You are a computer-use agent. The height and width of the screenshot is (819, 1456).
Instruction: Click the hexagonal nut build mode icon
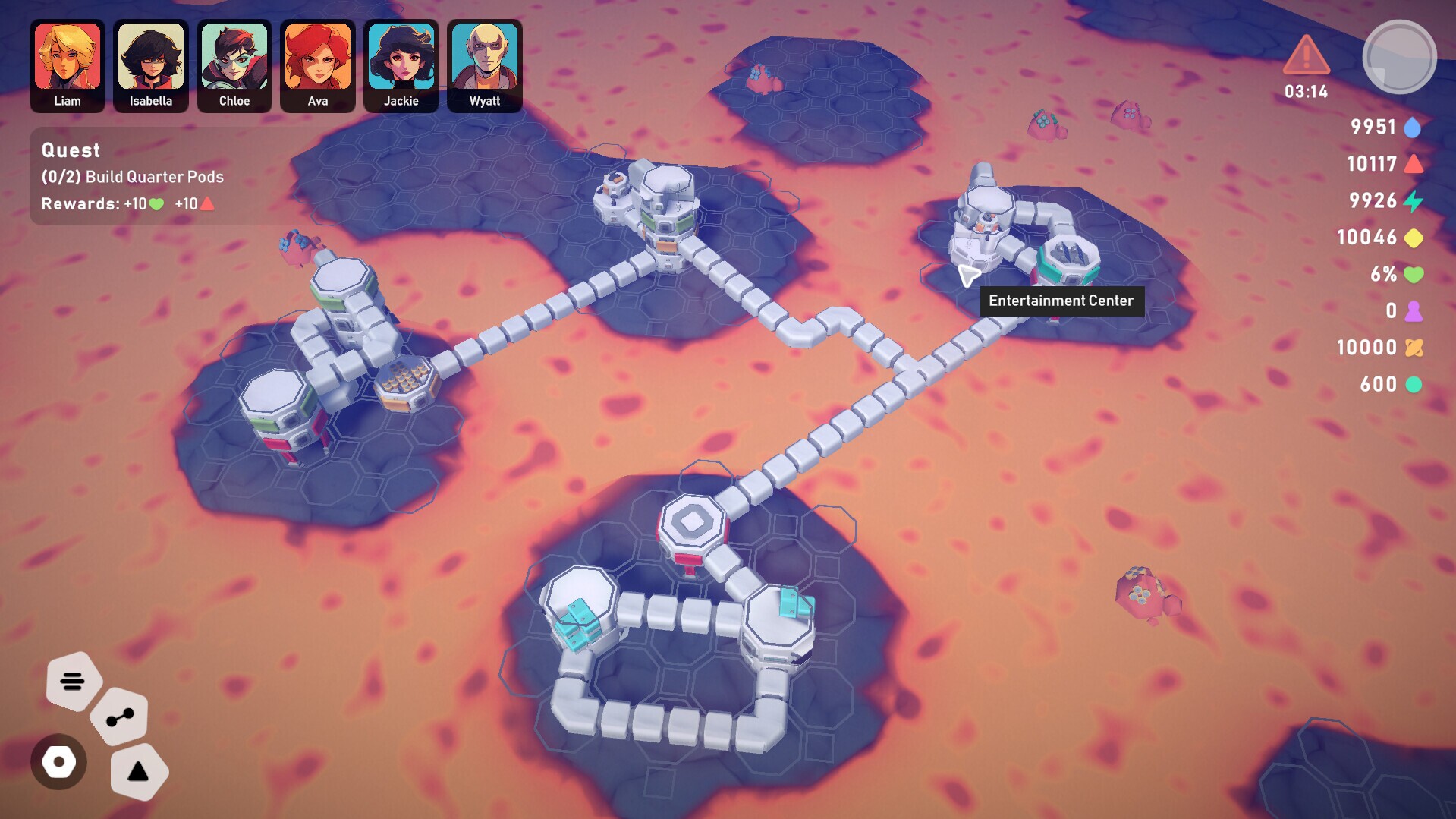point(58,761)
